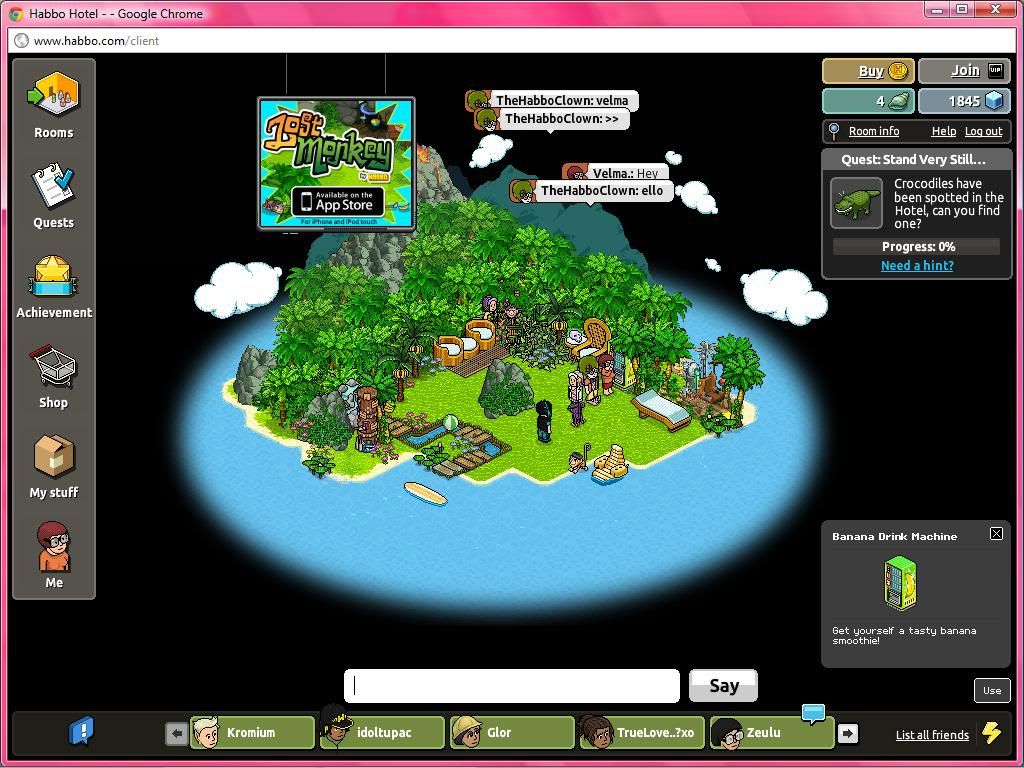Open the Rooms navigator
1024x768 pixels.
(54, 105)
